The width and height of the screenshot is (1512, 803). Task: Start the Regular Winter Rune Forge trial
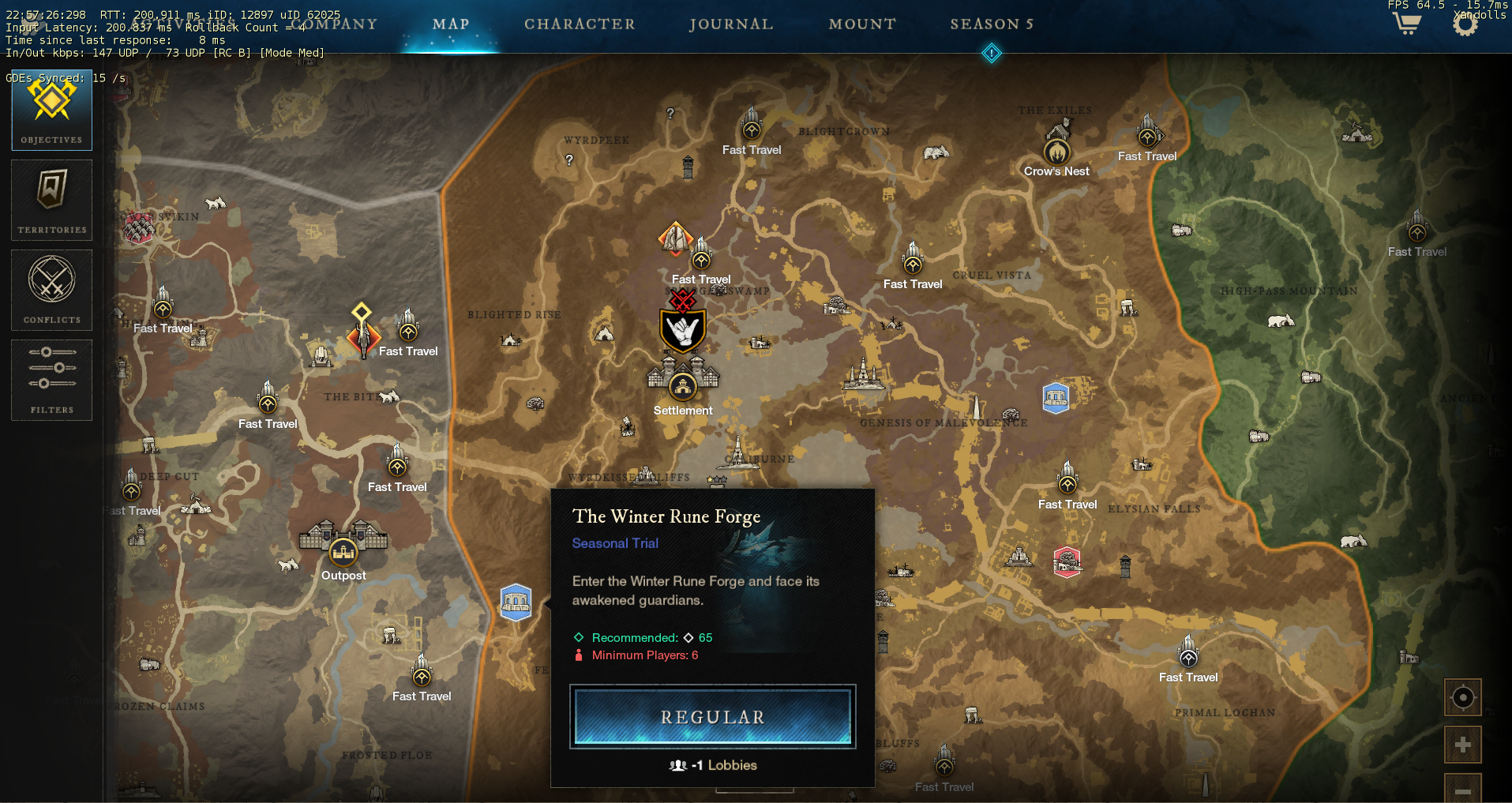[x=712, y=717]
